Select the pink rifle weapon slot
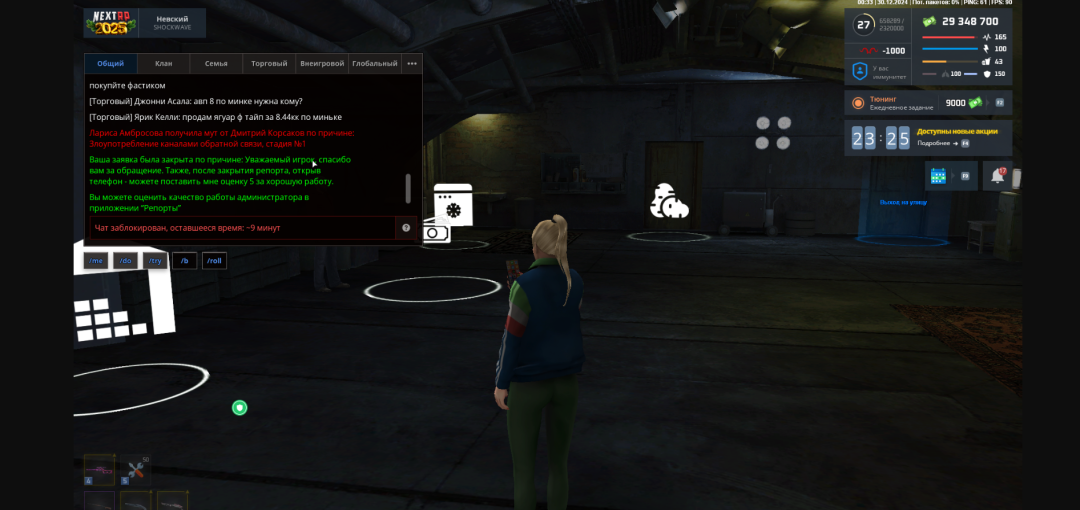Image resolution: width=1080 pixels, height=510 pixels. pos(99,469)
